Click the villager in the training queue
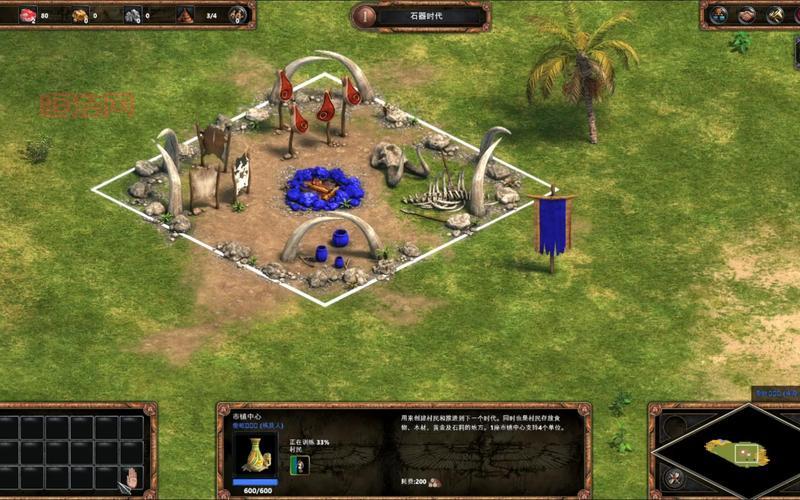This screenshot has width=800, height=500. click(298, 464)
